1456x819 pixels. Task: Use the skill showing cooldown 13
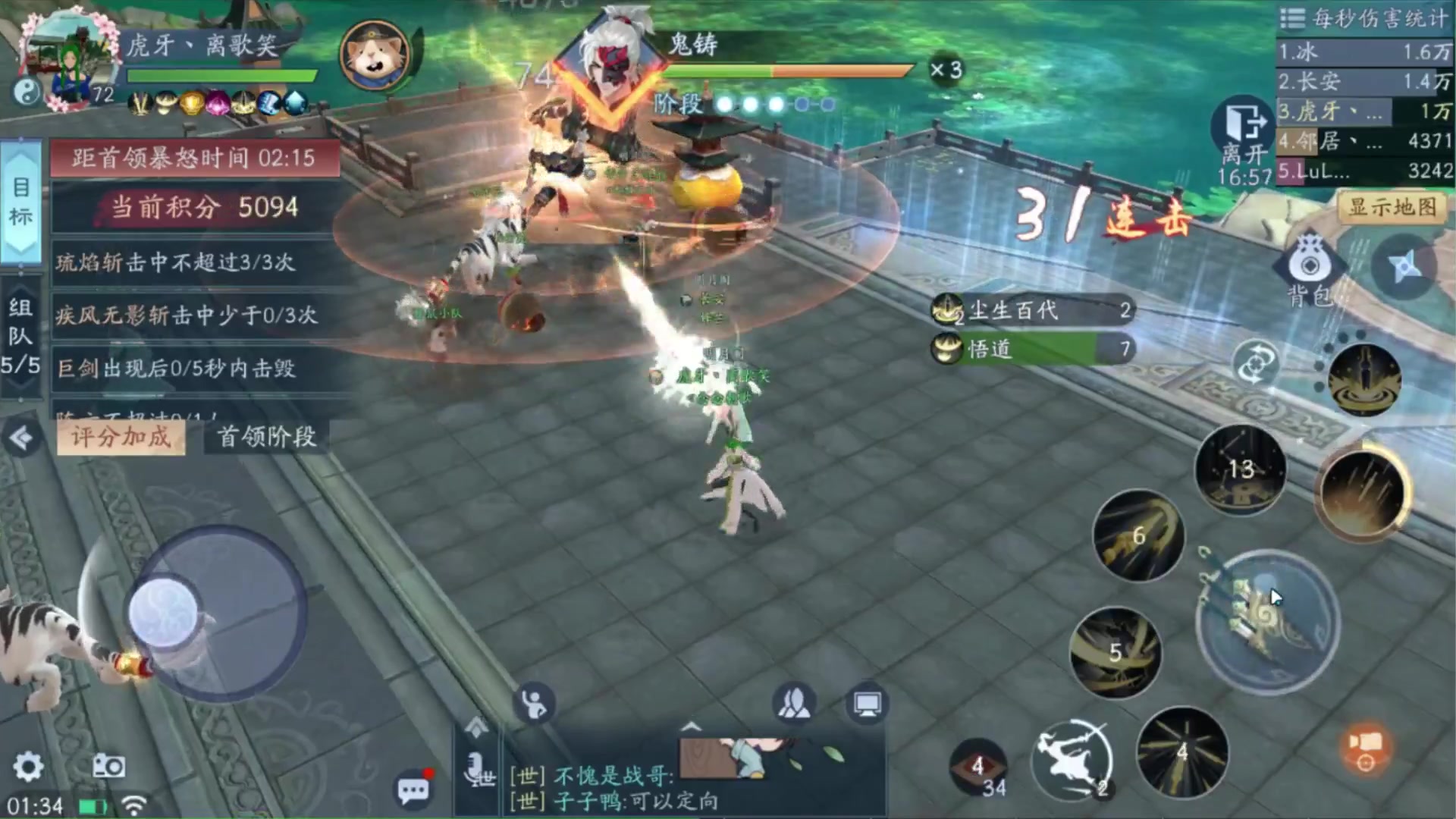(x=1241, y=469)
